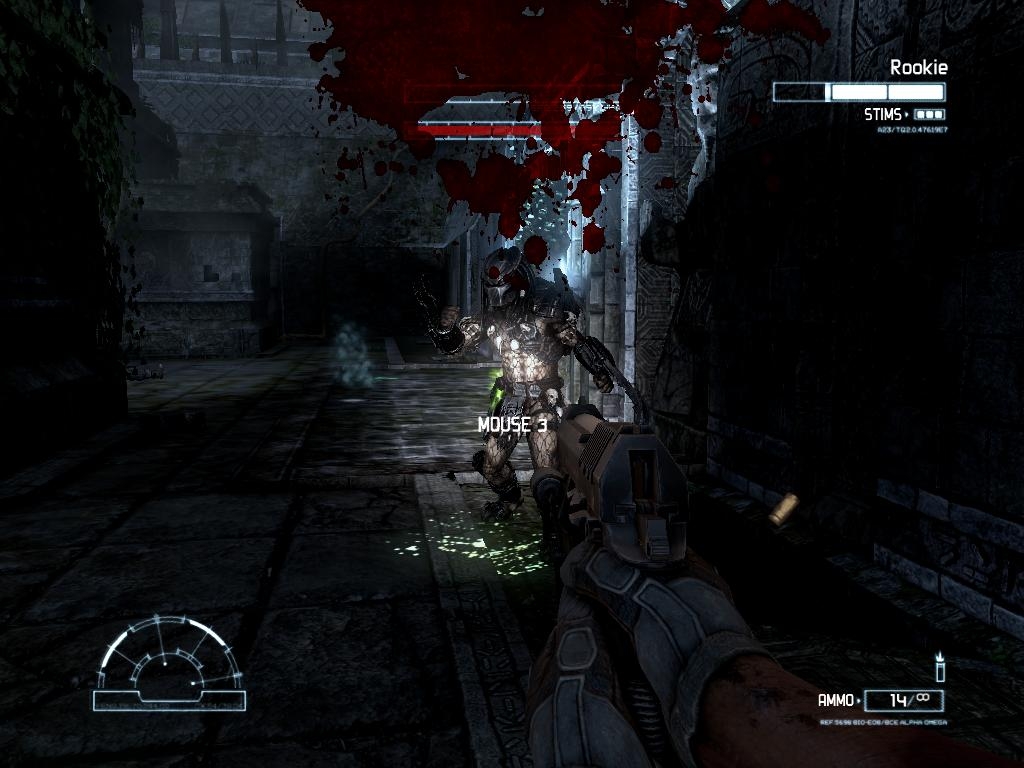The height and width of the screenshot is (768, 1024).
Task: Click the motion tracker radar
Action: tap(169, 663)
